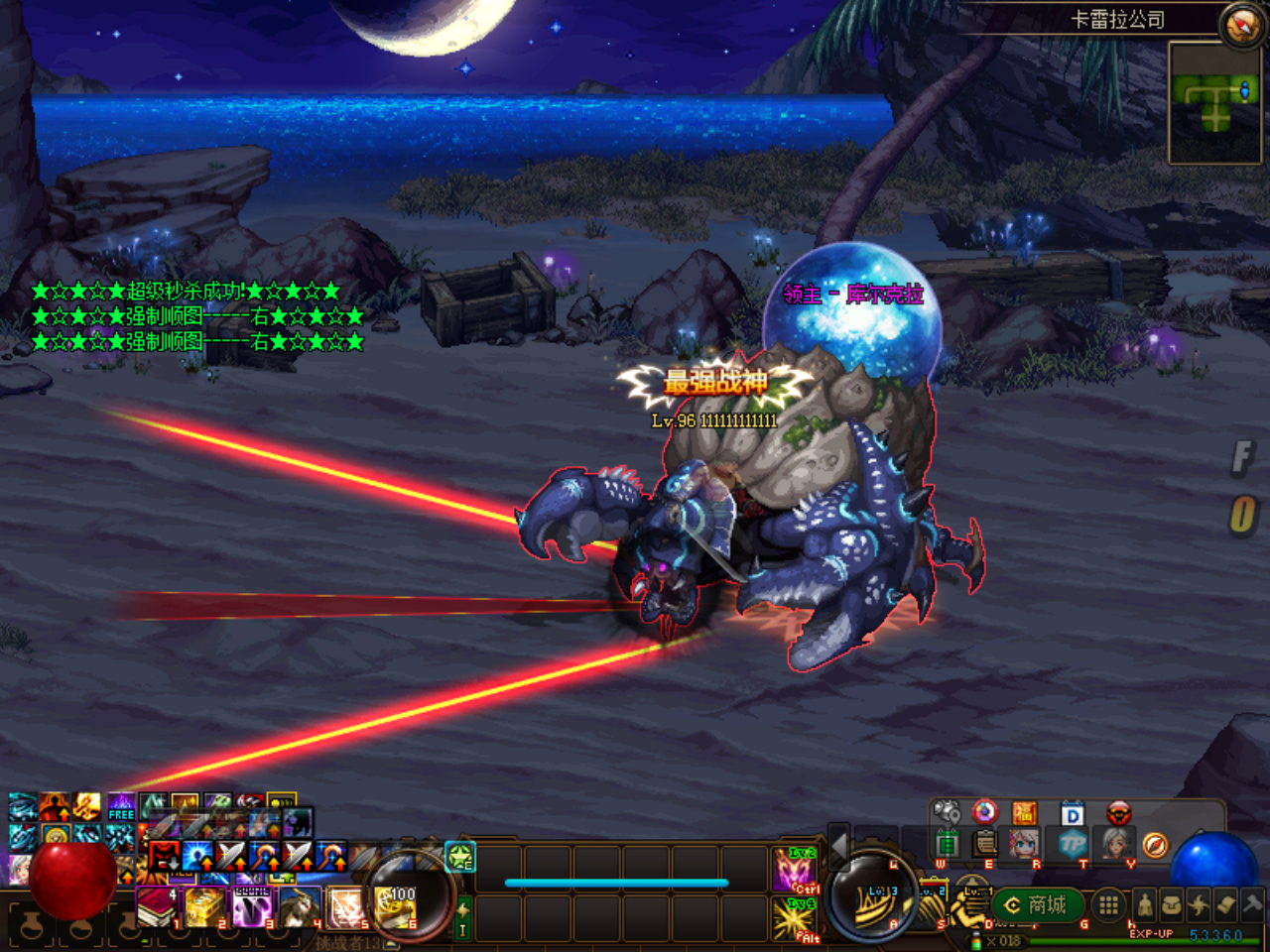Use the purple potion item in slot 3

click(252, 907)
